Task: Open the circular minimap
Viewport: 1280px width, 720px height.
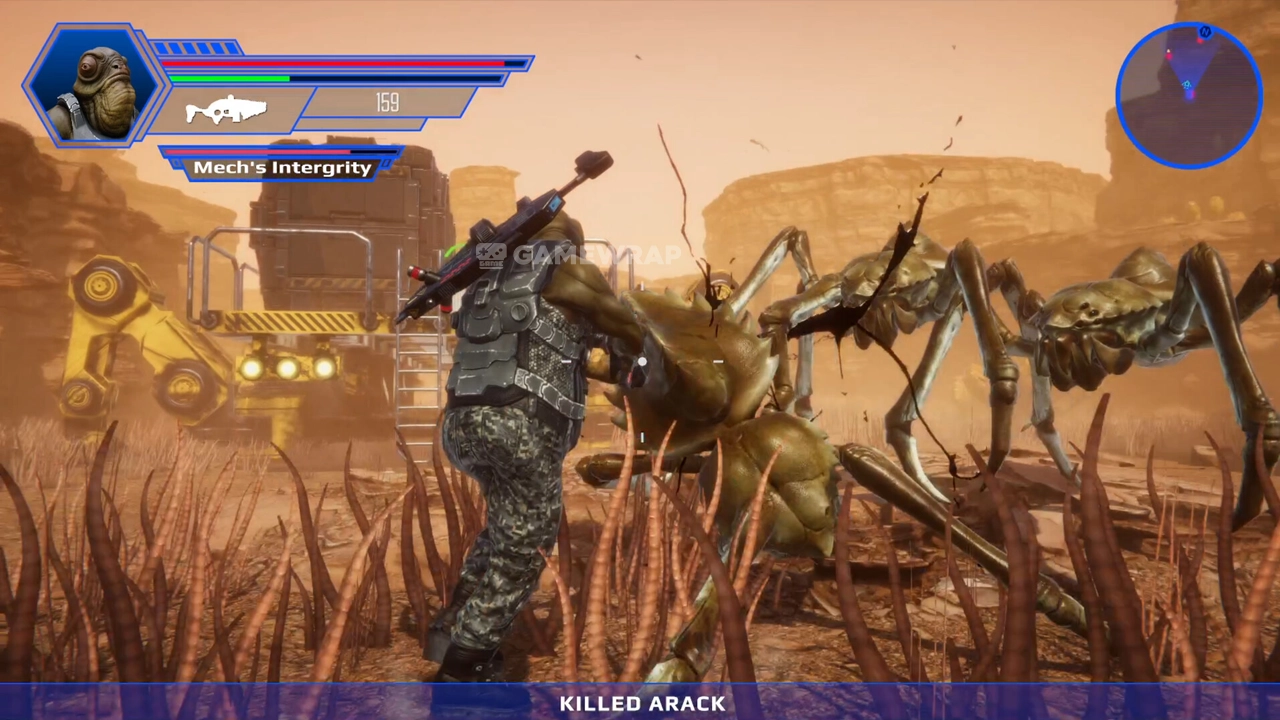Action: coord(1188,95)
